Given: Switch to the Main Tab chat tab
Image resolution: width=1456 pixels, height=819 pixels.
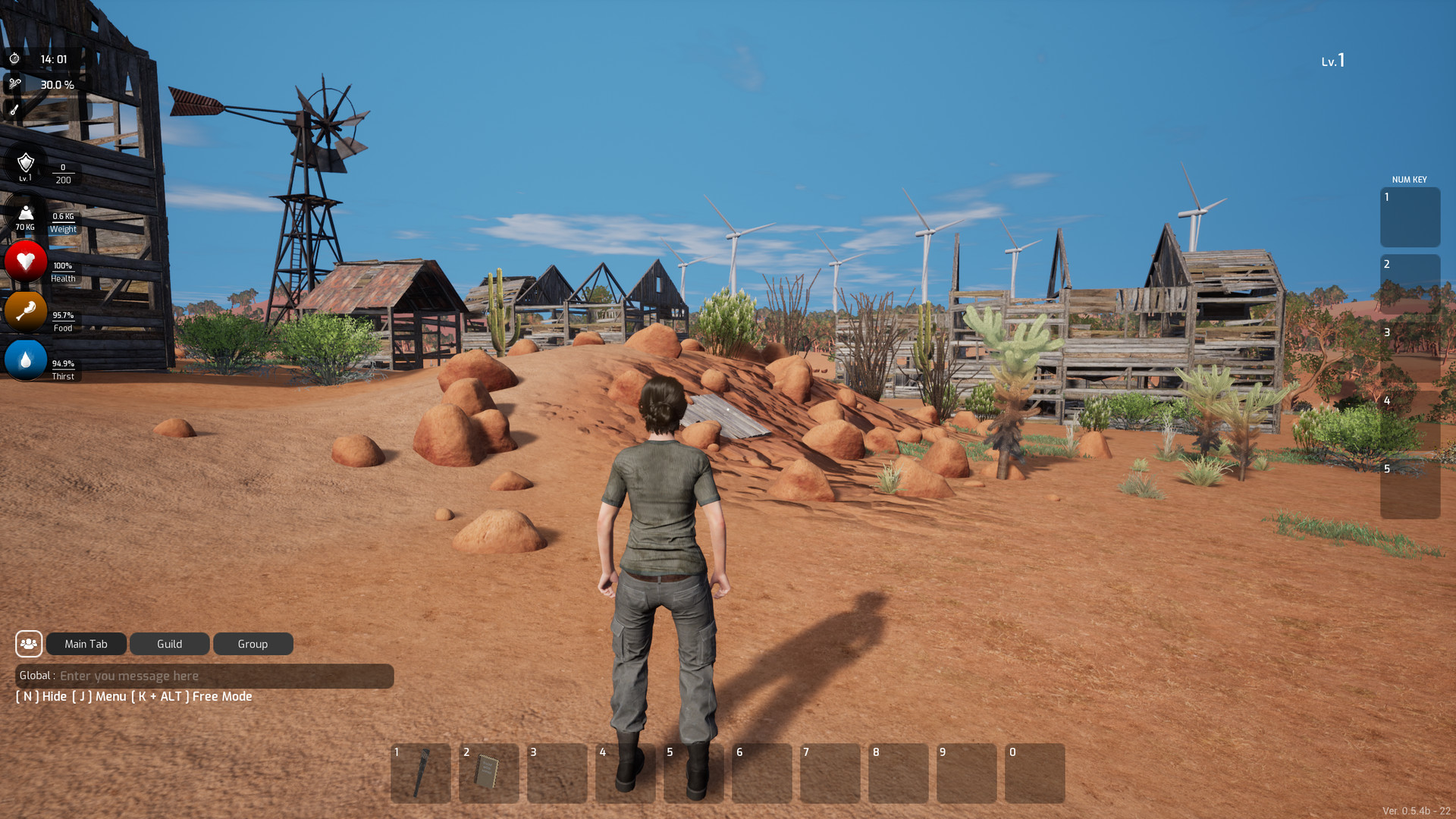Looking at the screenshot, I should click(86, 644).
